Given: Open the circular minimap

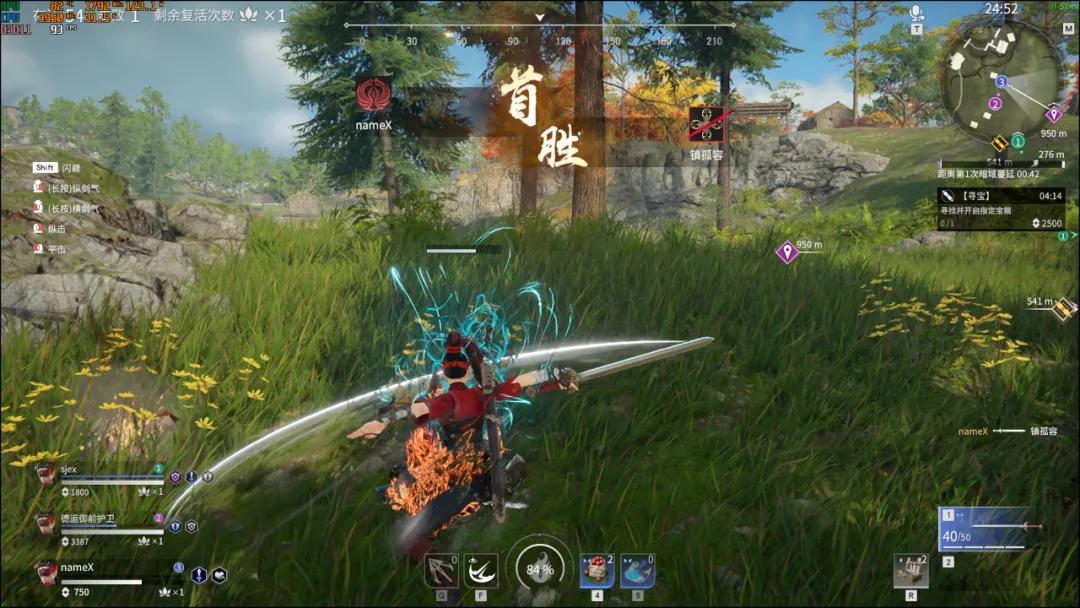Looking at the screenshot, I should pyautogui.click(x=998, y=79).
